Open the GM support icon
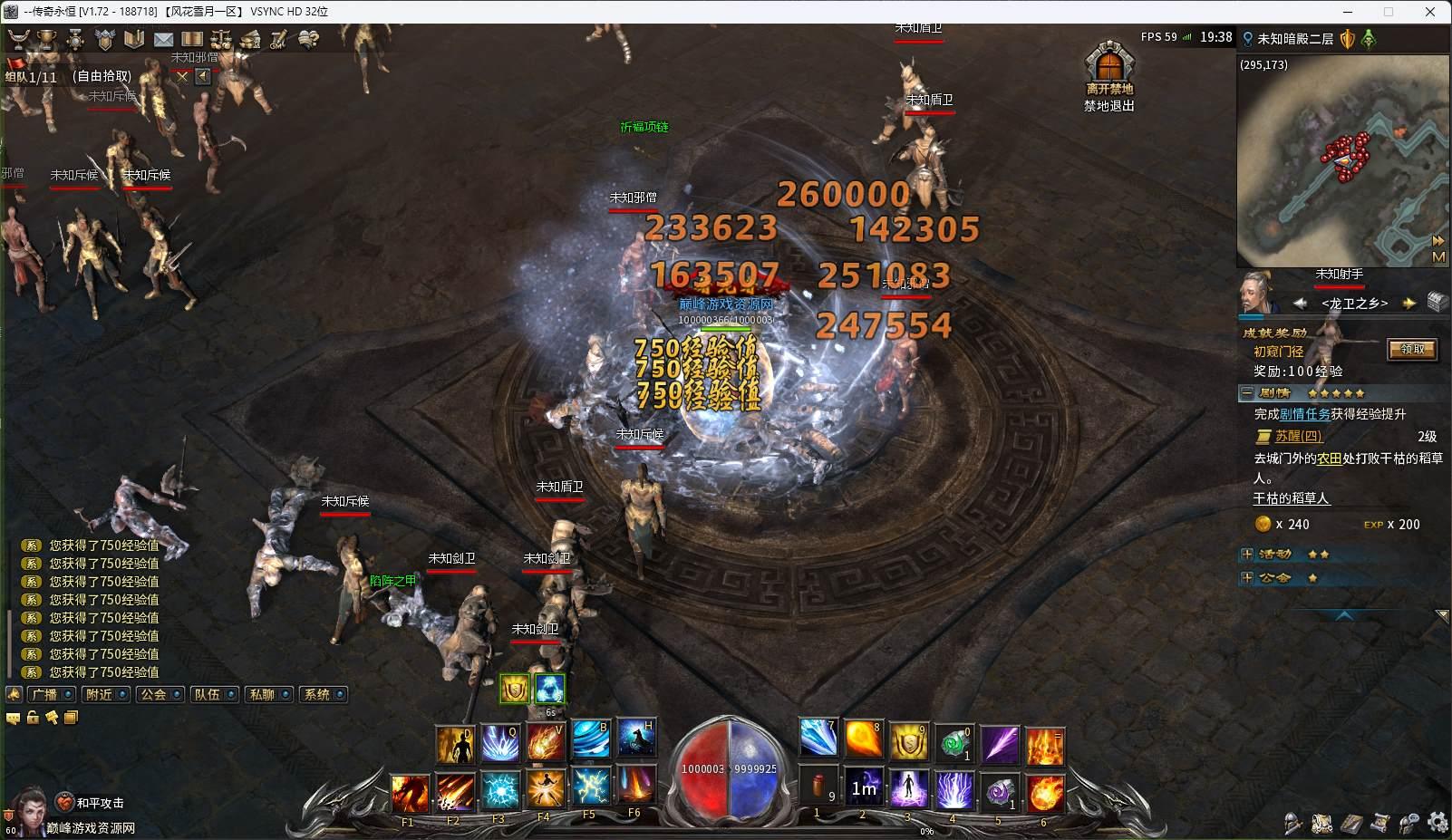Image resolution: width=1452 pixels, height=840 pixels. [278, 39]
